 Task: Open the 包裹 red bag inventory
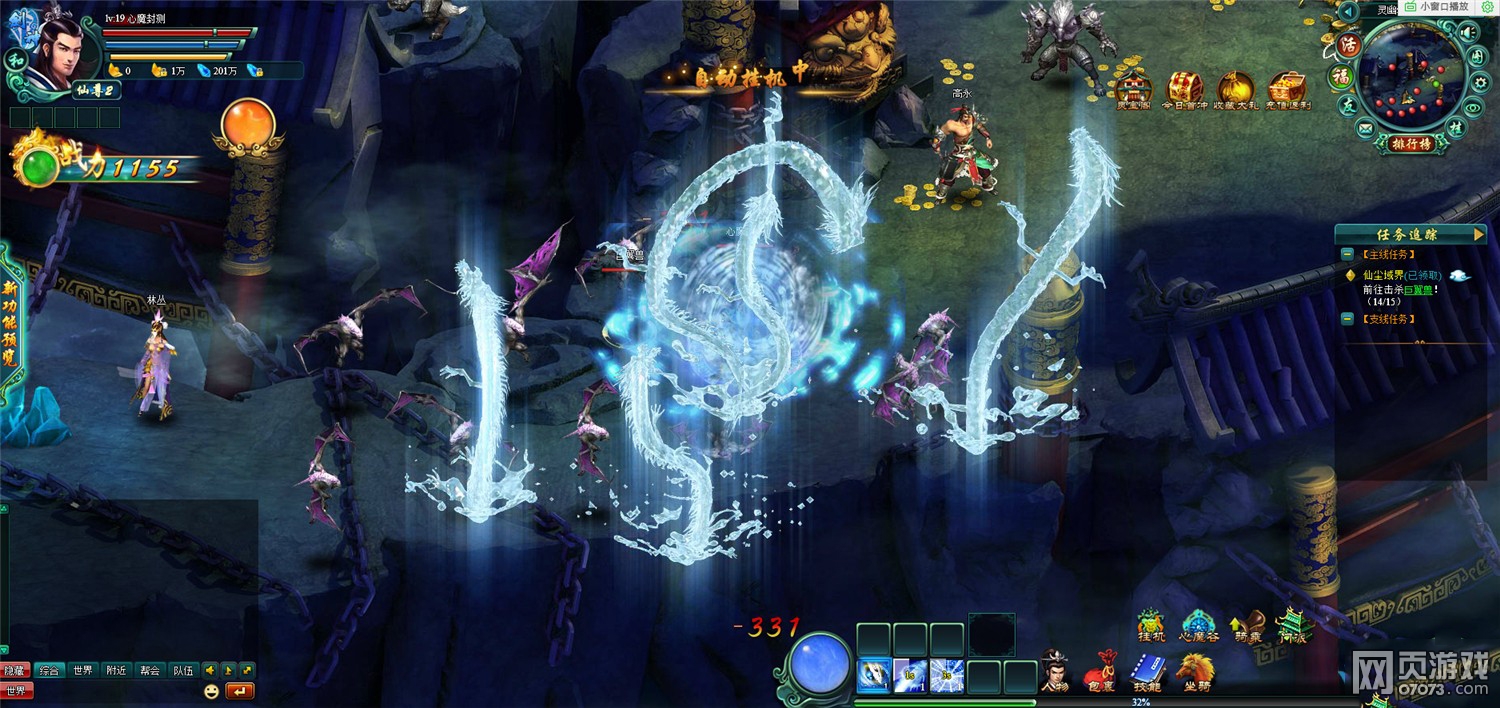[x=1101, y=668]
